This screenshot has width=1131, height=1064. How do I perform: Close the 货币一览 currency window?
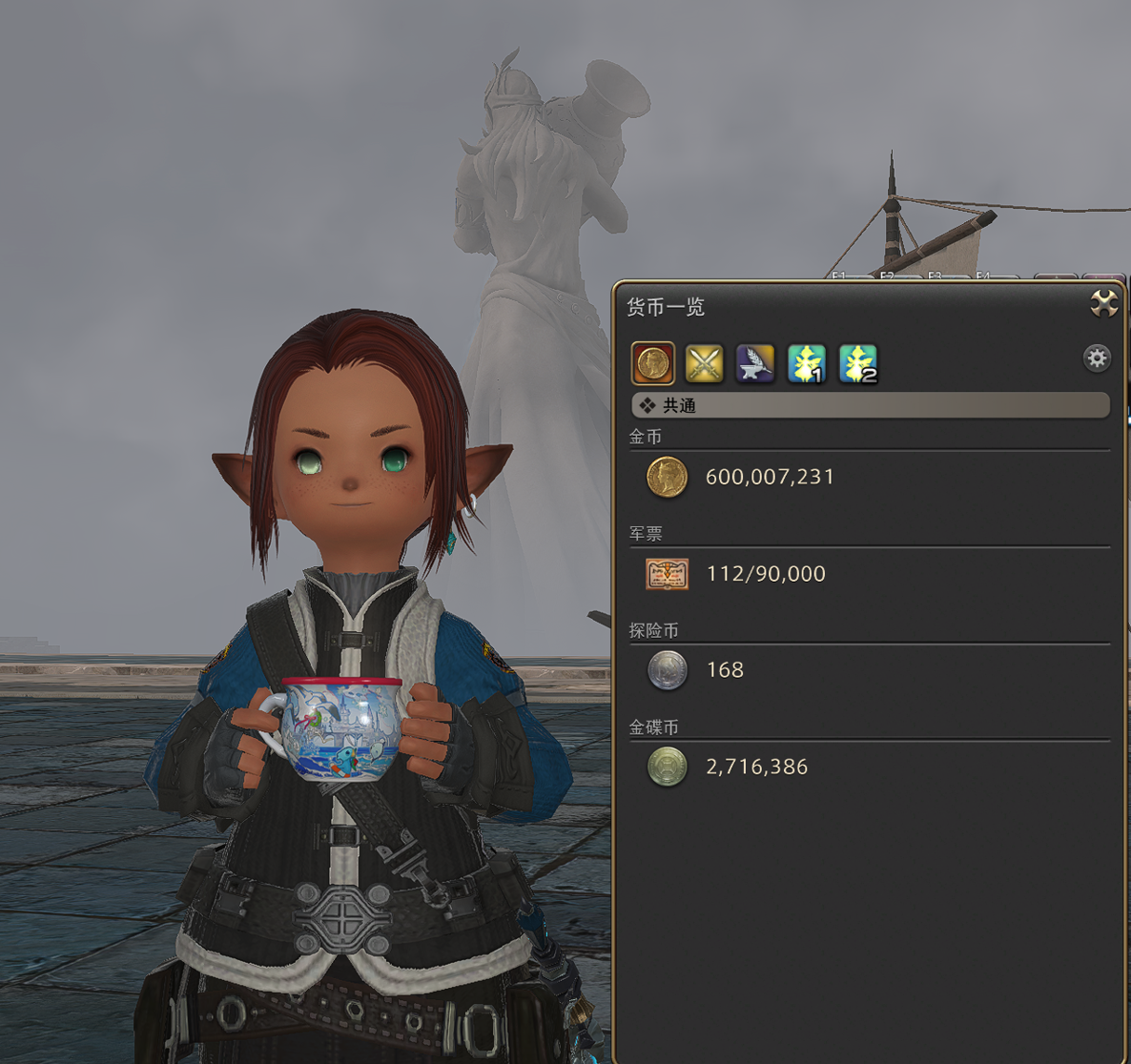[1103, 304]
